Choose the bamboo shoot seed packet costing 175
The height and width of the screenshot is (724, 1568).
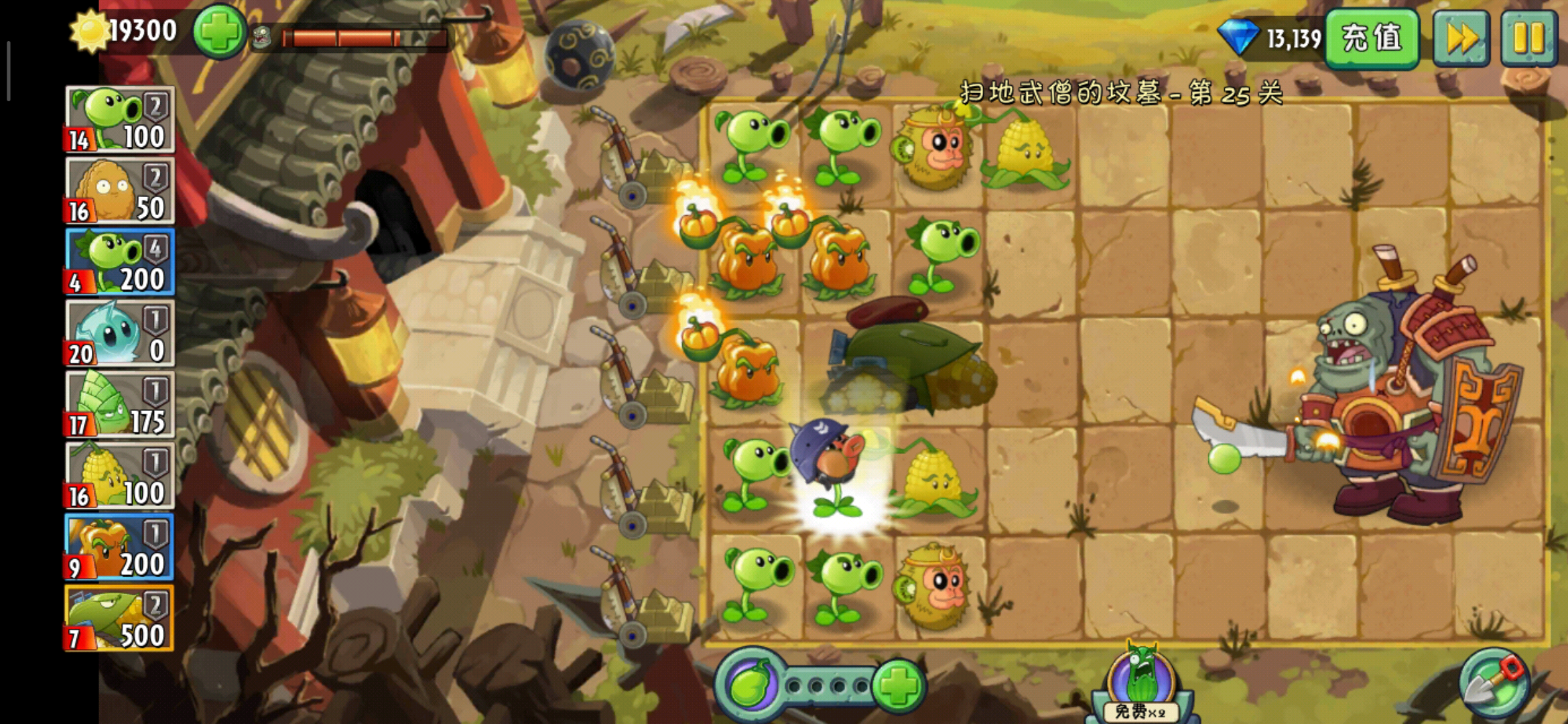pos(119,405)
